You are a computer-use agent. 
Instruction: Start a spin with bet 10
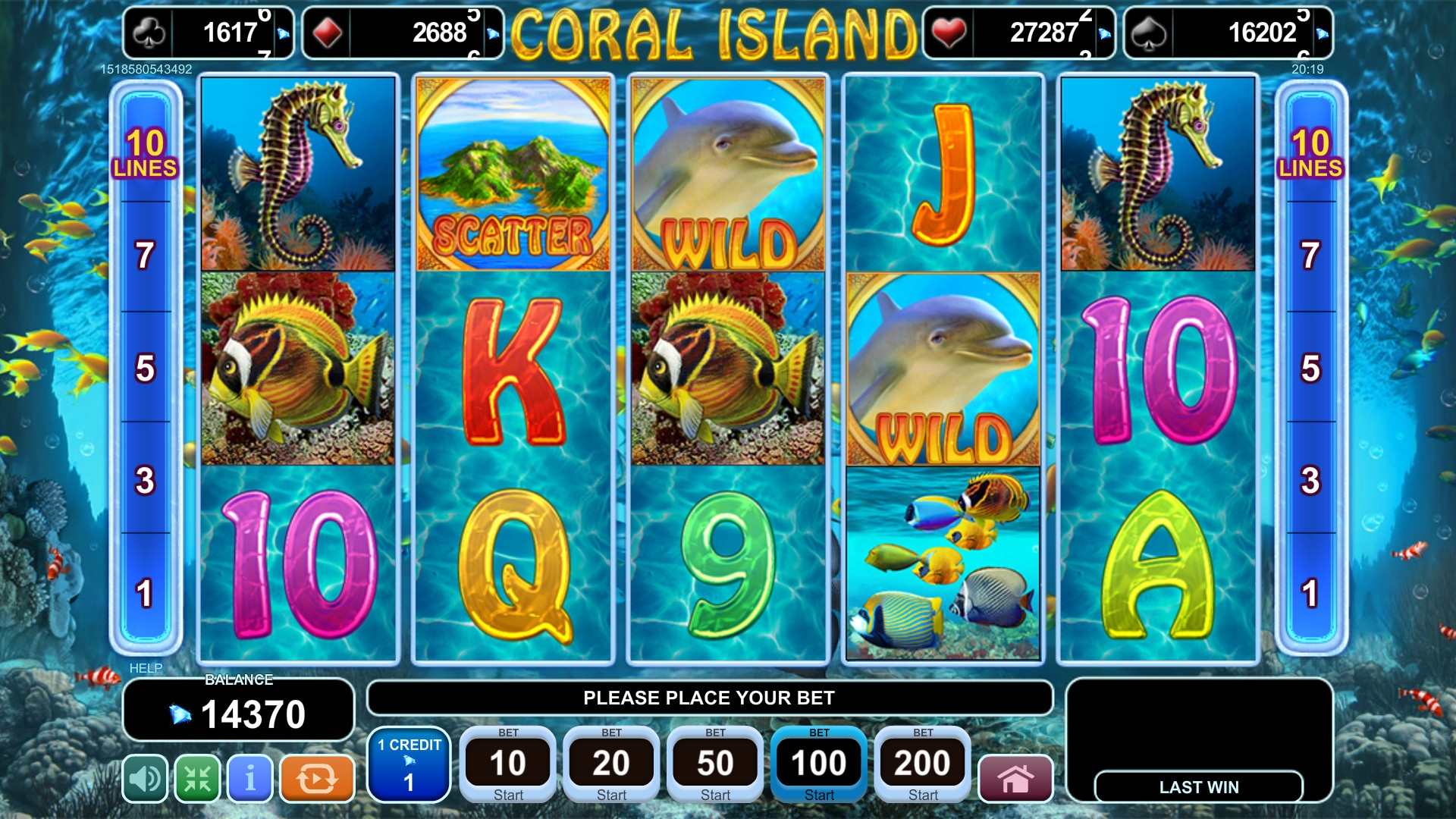508,764
